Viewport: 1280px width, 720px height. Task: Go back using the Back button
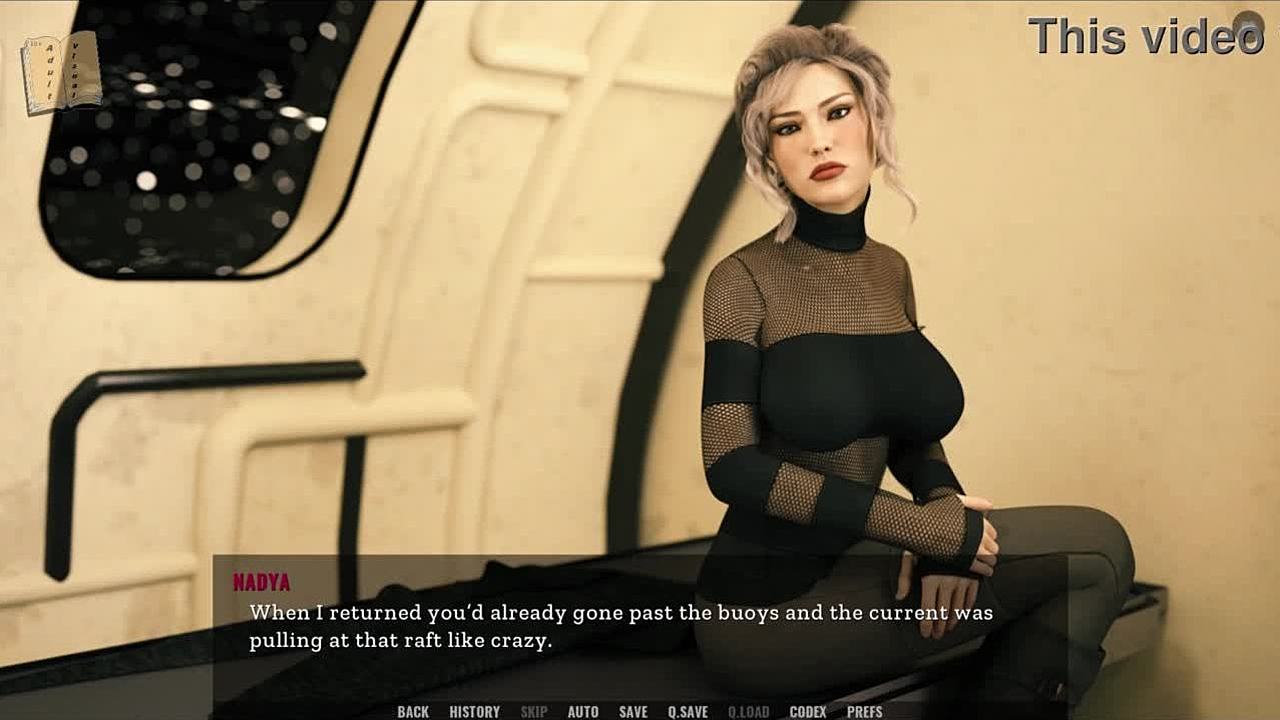tap(413, 711)
